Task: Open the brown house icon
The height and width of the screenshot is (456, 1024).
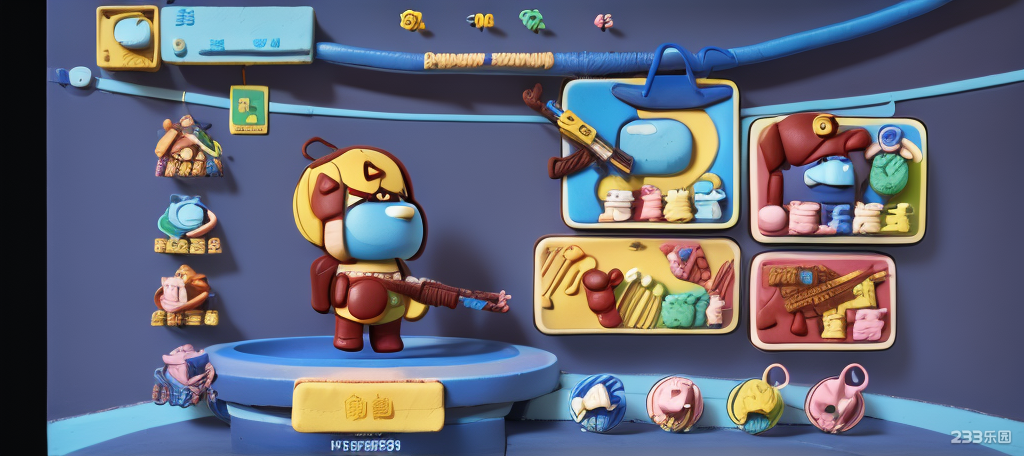Action: pos(188,147)
